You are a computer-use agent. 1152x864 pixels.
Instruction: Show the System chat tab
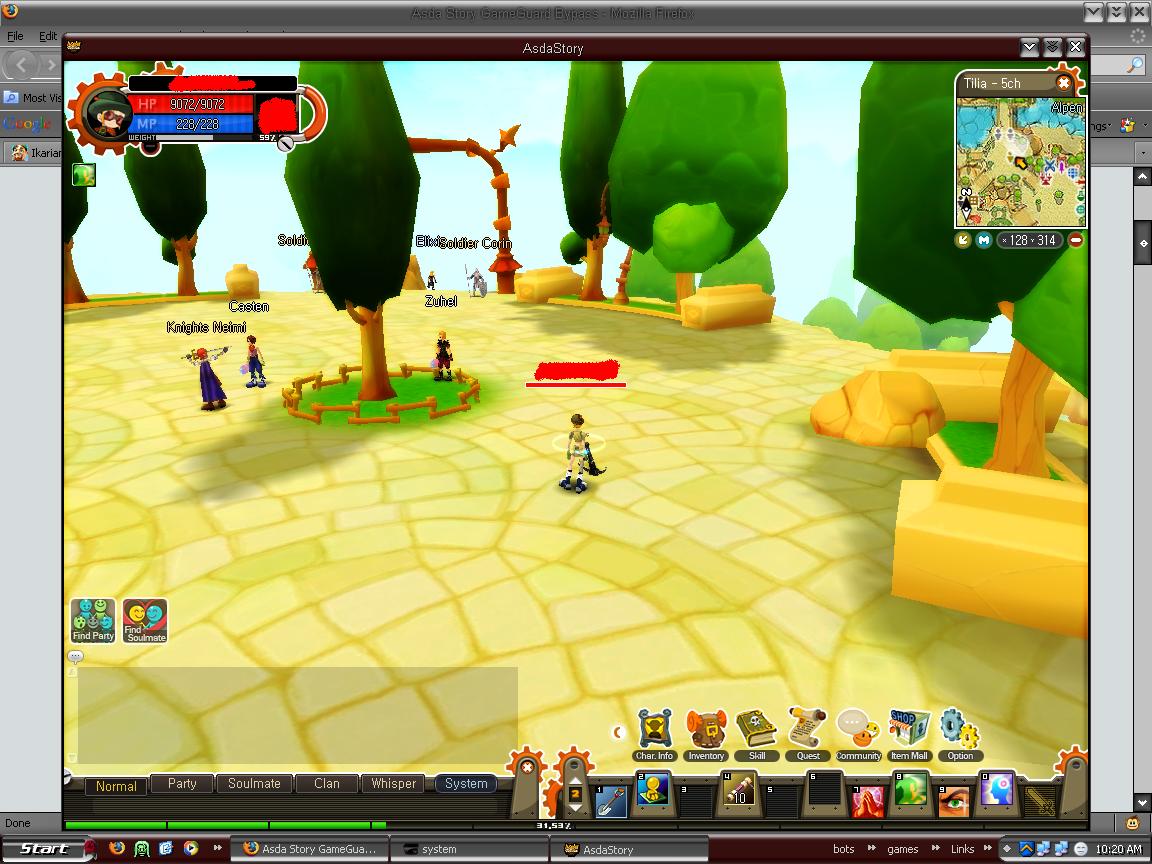466,784
